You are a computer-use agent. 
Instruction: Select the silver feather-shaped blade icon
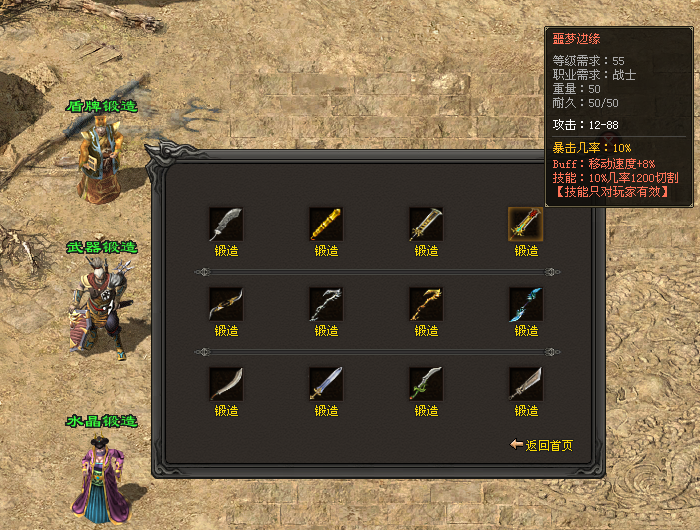(x=226, y=224)
